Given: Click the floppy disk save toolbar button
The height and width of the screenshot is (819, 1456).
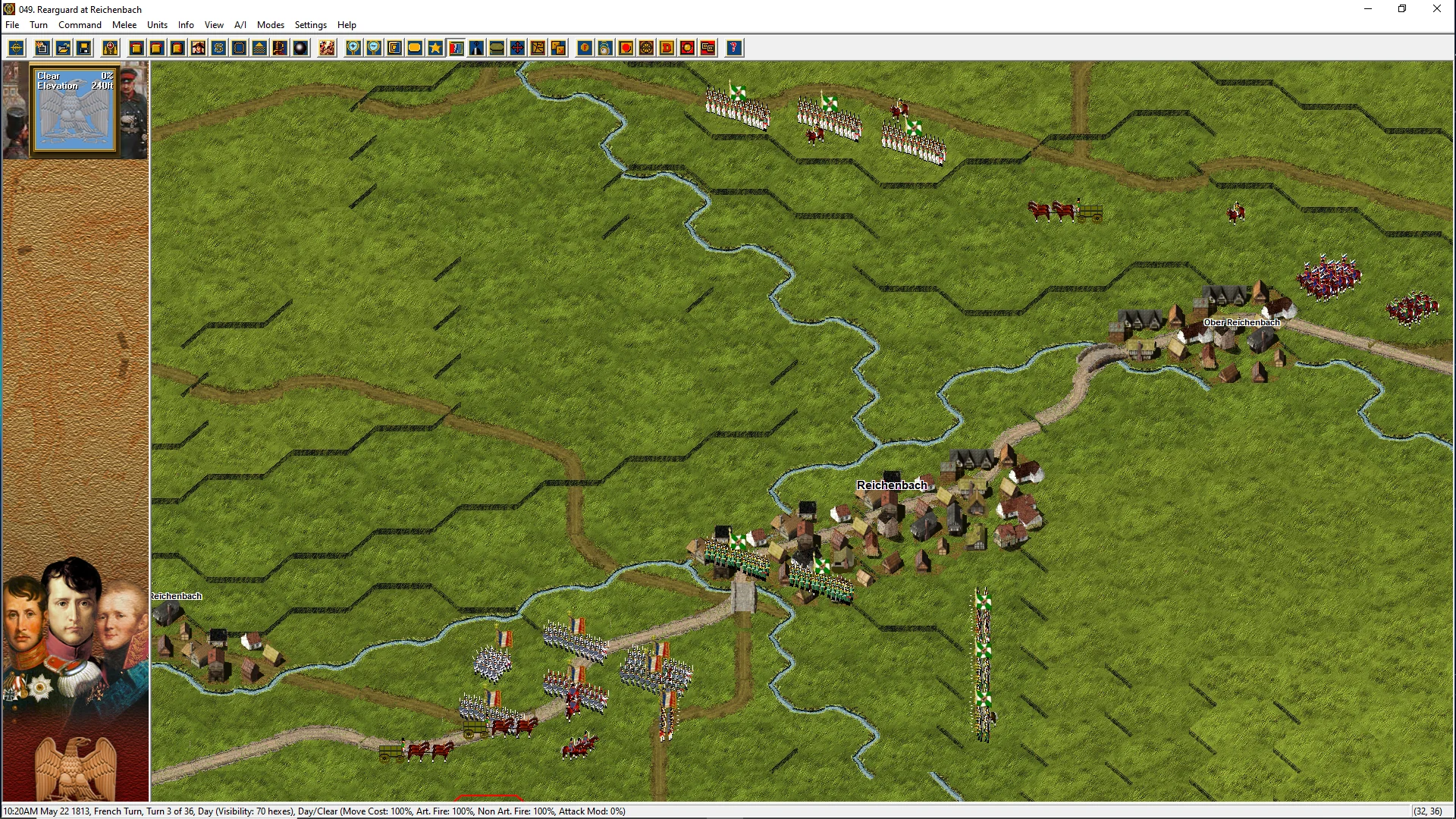Looking at the screenshot, I should 84,49.
